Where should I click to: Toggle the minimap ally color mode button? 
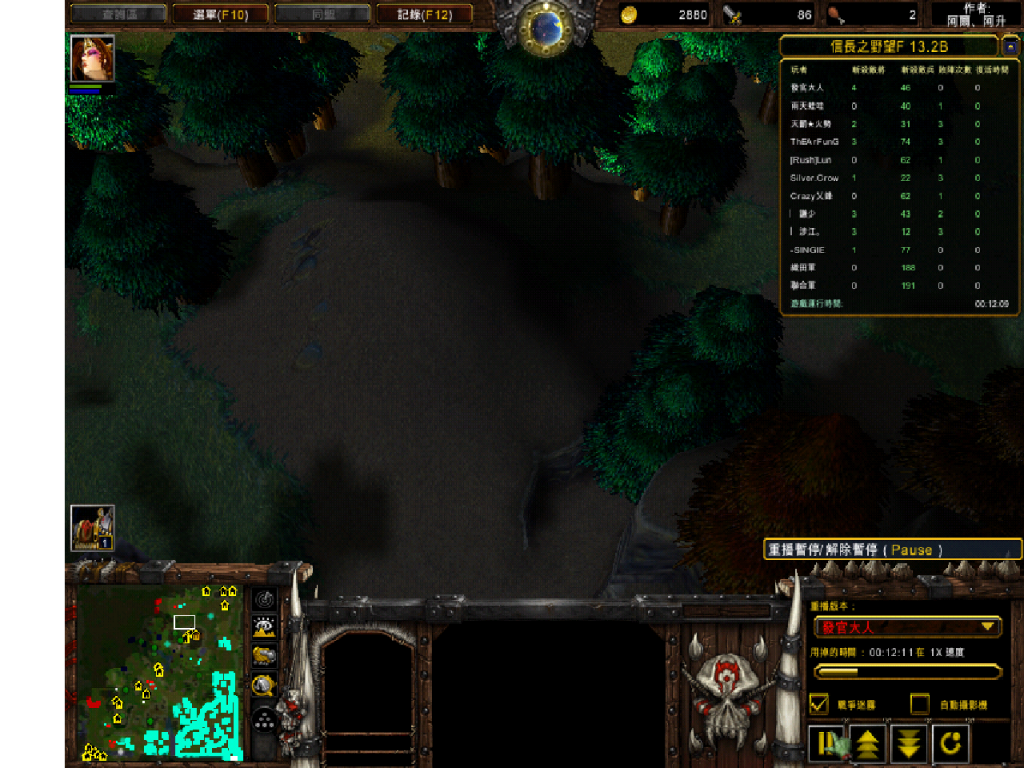264,656
